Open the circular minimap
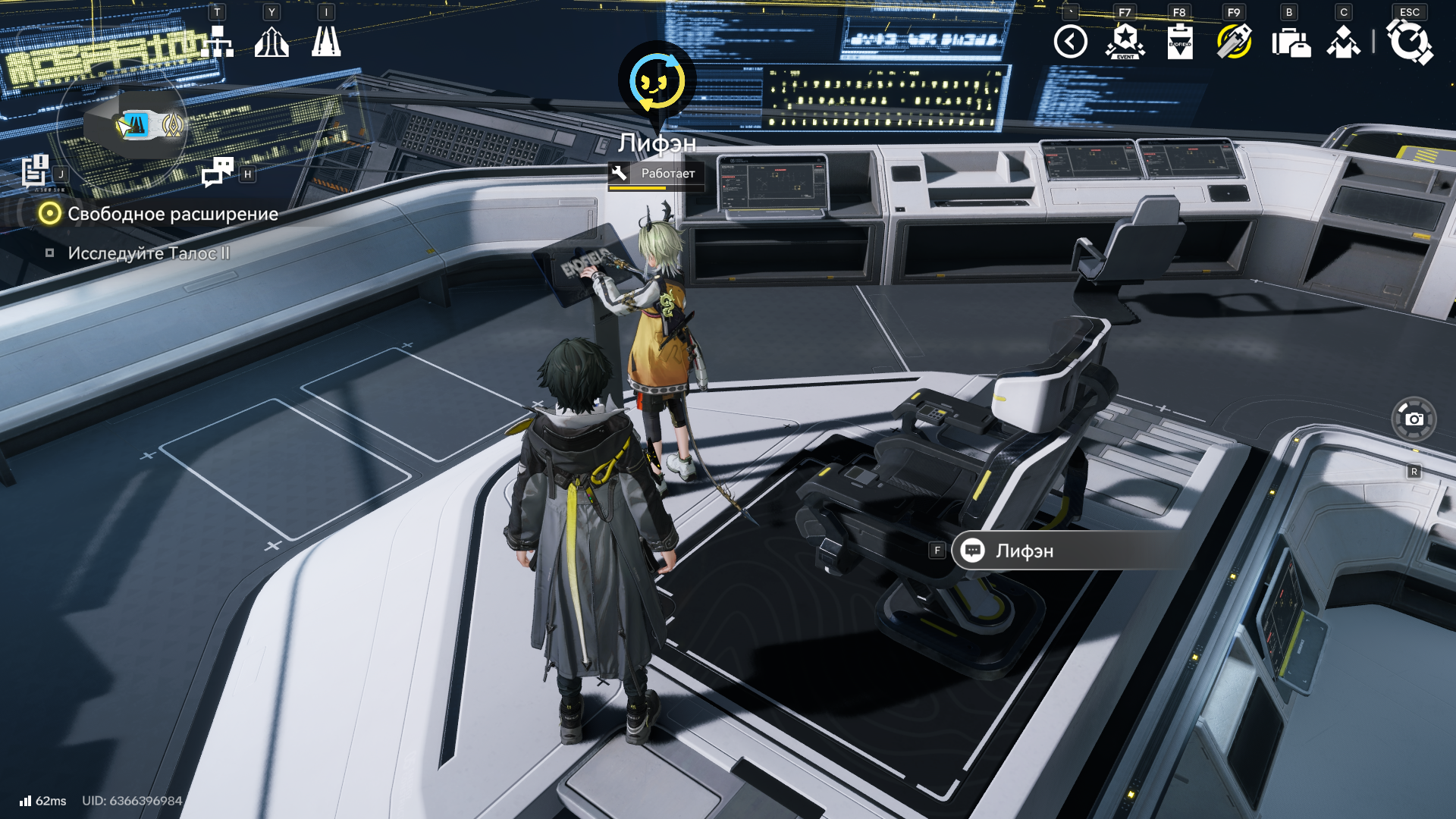Screen dimensions: 1456x819 pos(122,126)
